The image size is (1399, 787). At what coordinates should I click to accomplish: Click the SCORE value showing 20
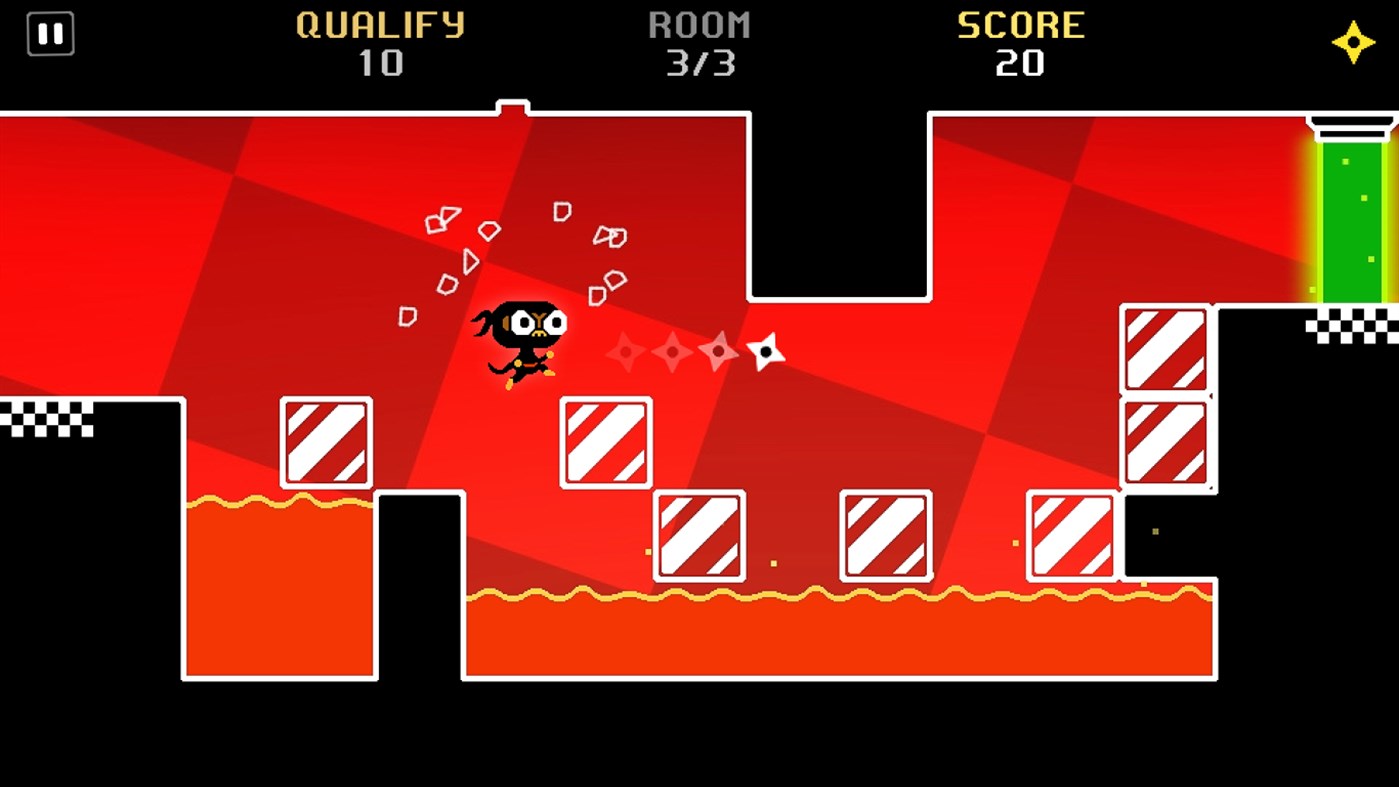point(1022,65)
